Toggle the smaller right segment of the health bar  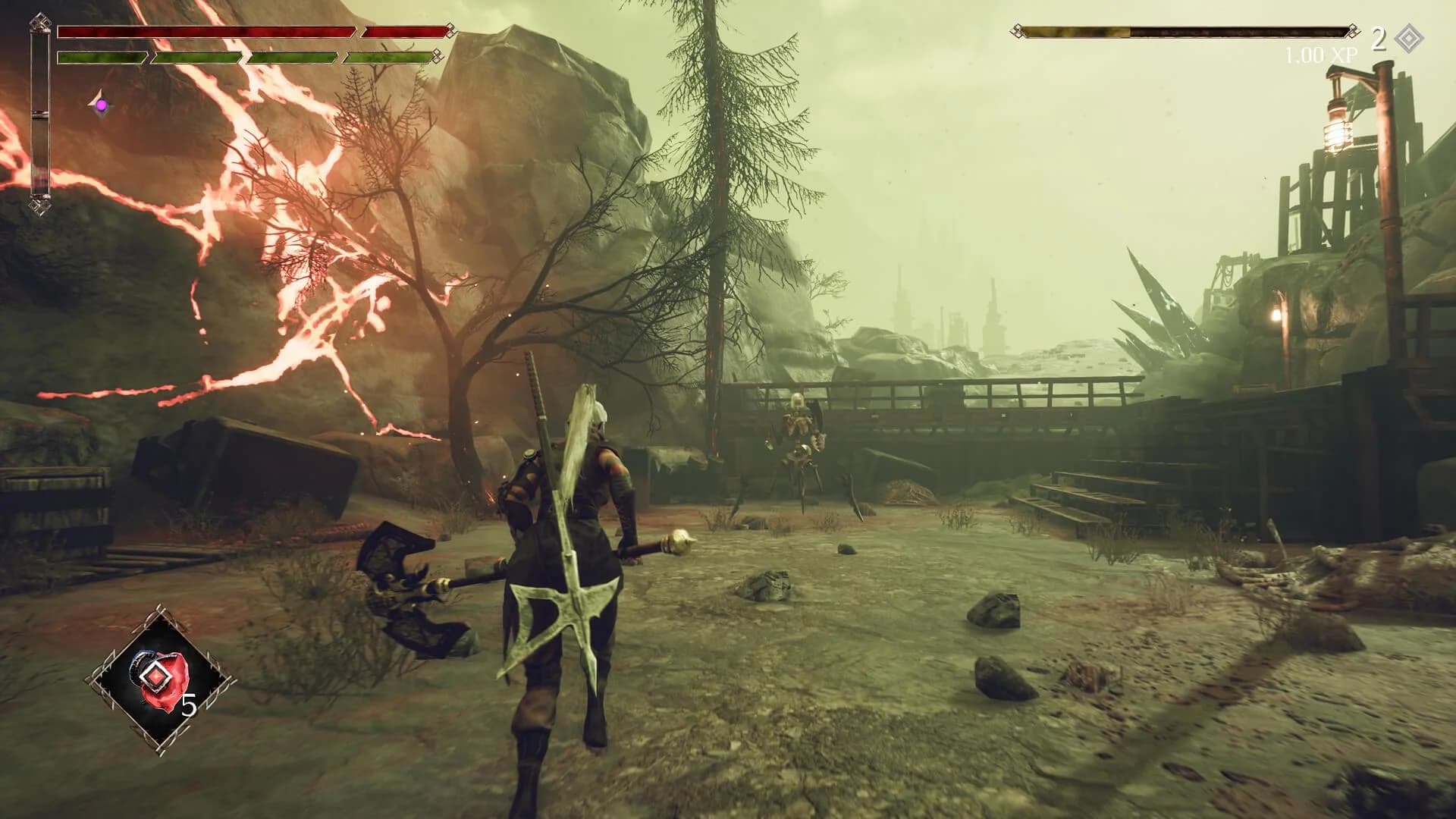pos(403,32)
